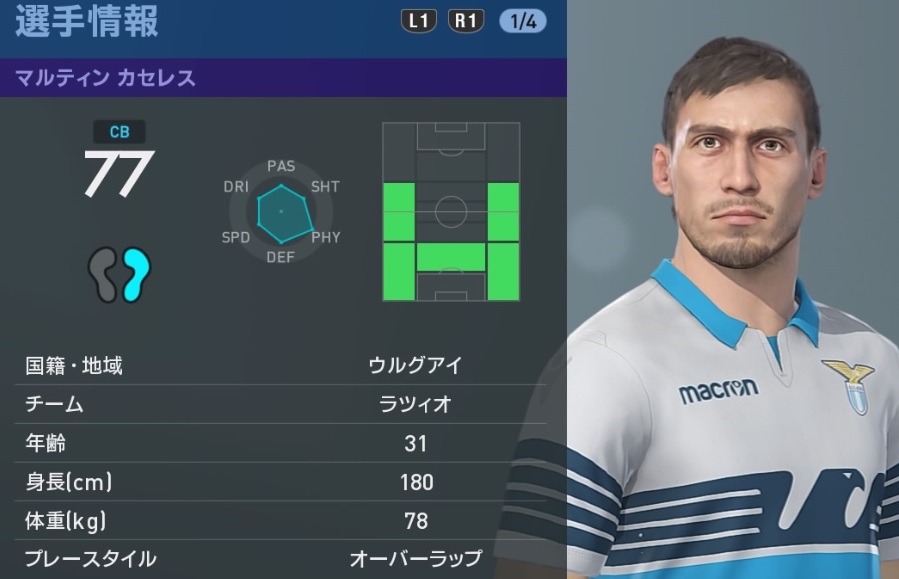
Task: Choose the 年齢 row
Action: [283, 444]
